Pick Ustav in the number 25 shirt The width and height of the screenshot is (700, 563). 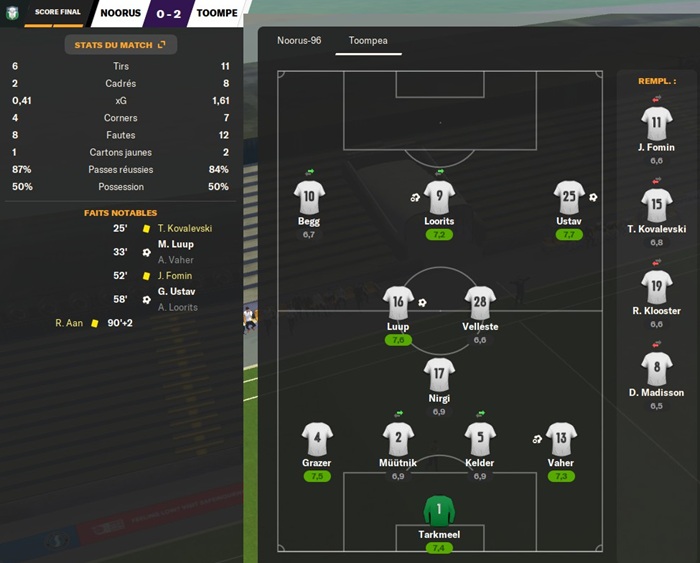(568, 197)
